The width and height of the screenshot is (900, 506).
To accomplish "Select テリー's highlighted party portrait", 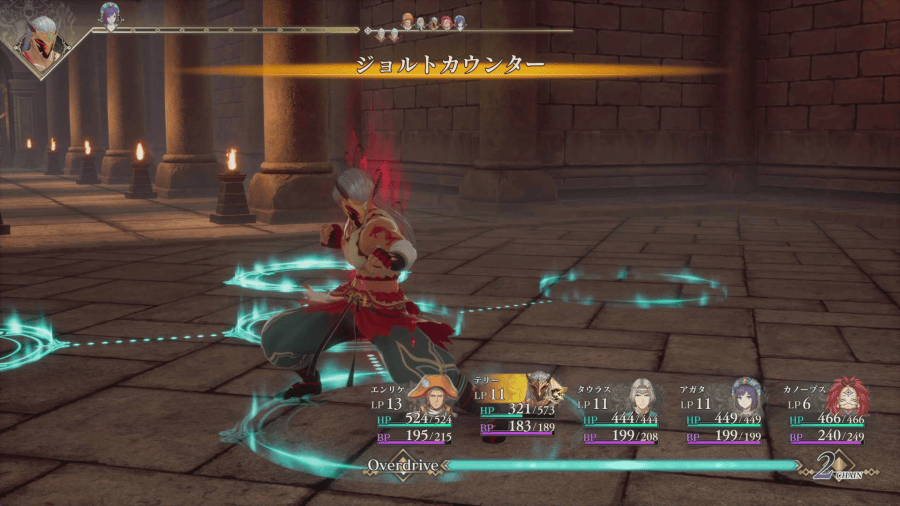I will (x=542, y=391).
